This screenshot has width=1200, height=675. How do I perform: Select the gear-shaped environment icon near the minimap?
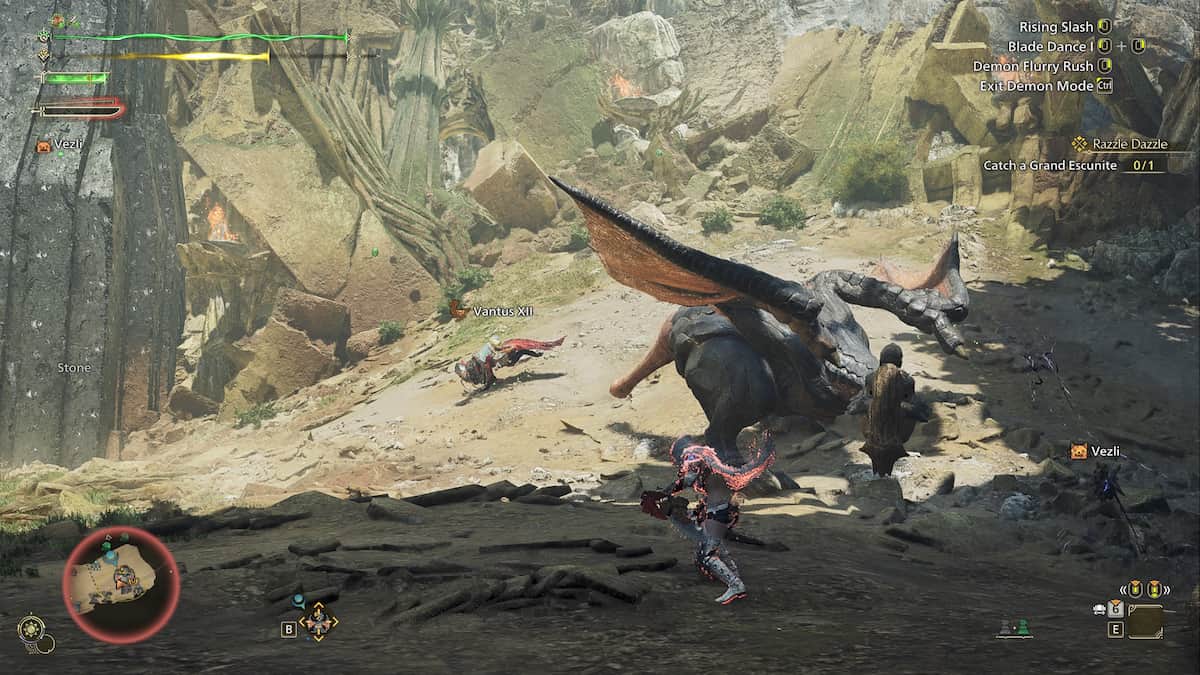point(31,629)
